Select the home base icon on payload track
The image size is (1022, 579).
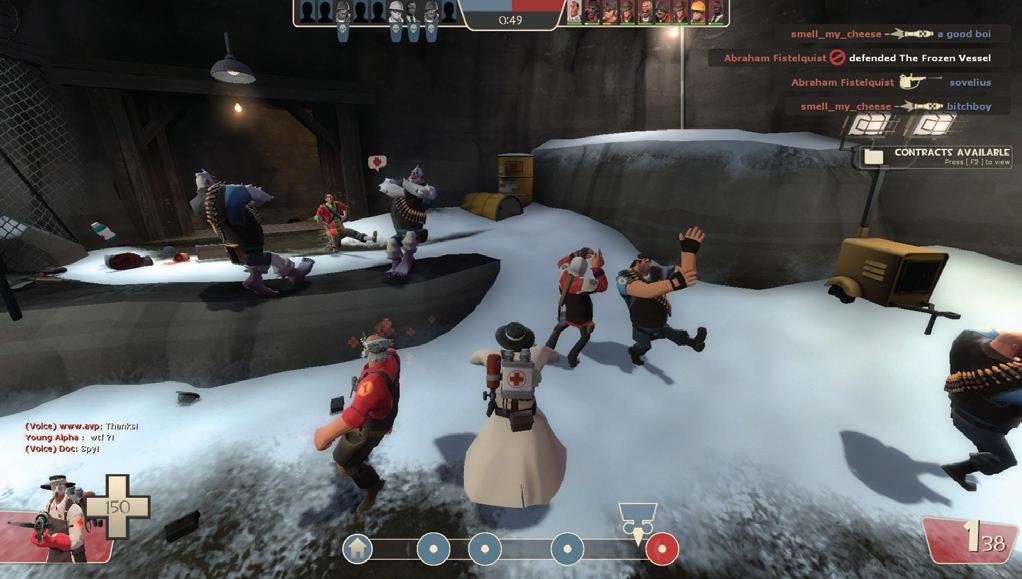coord(357,548)
